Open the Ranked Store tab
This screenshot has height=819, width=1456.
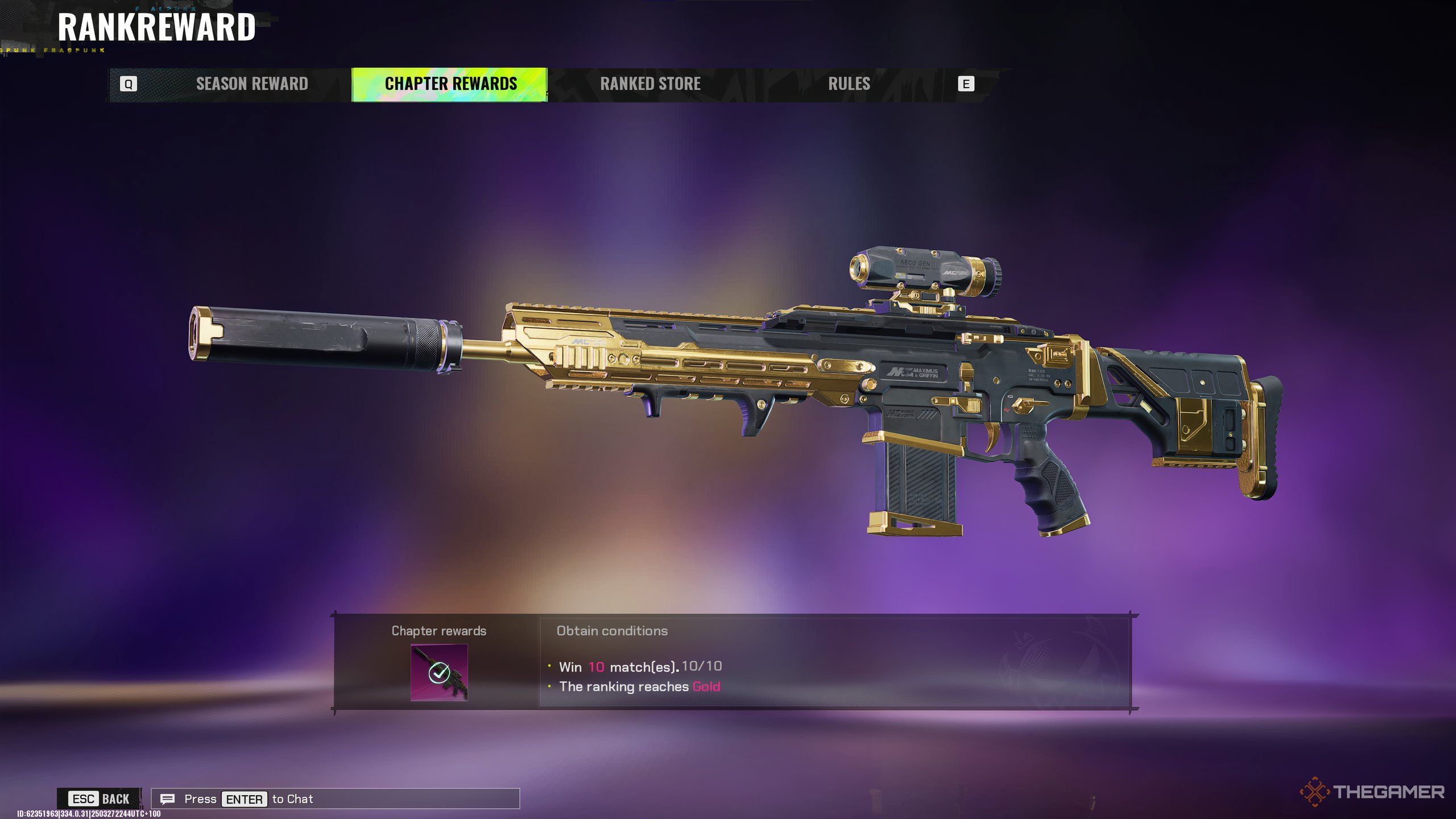coord(650,84)
